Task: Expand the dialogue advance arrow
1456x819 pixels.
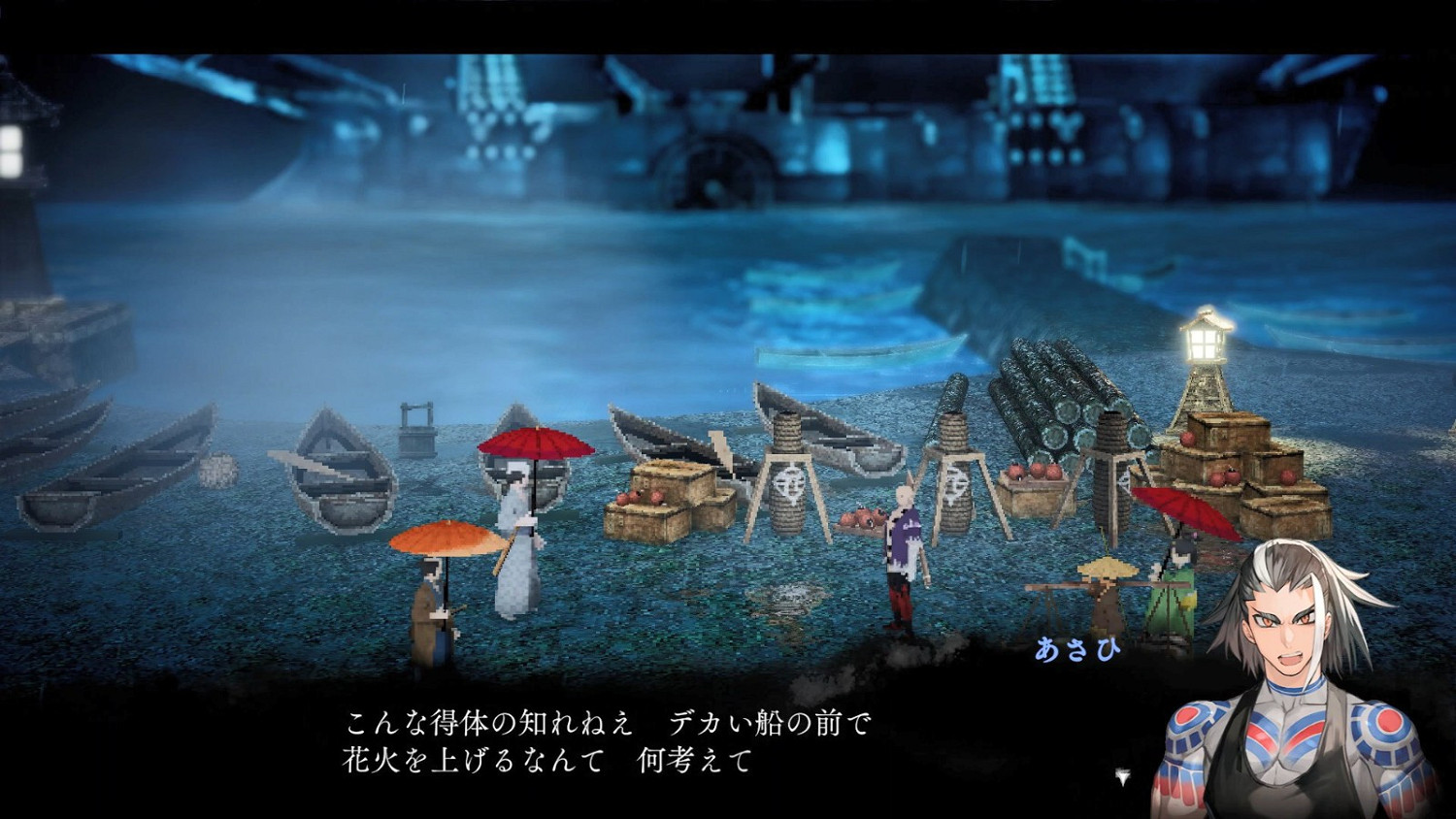Action: click(x=1123, y=776)
